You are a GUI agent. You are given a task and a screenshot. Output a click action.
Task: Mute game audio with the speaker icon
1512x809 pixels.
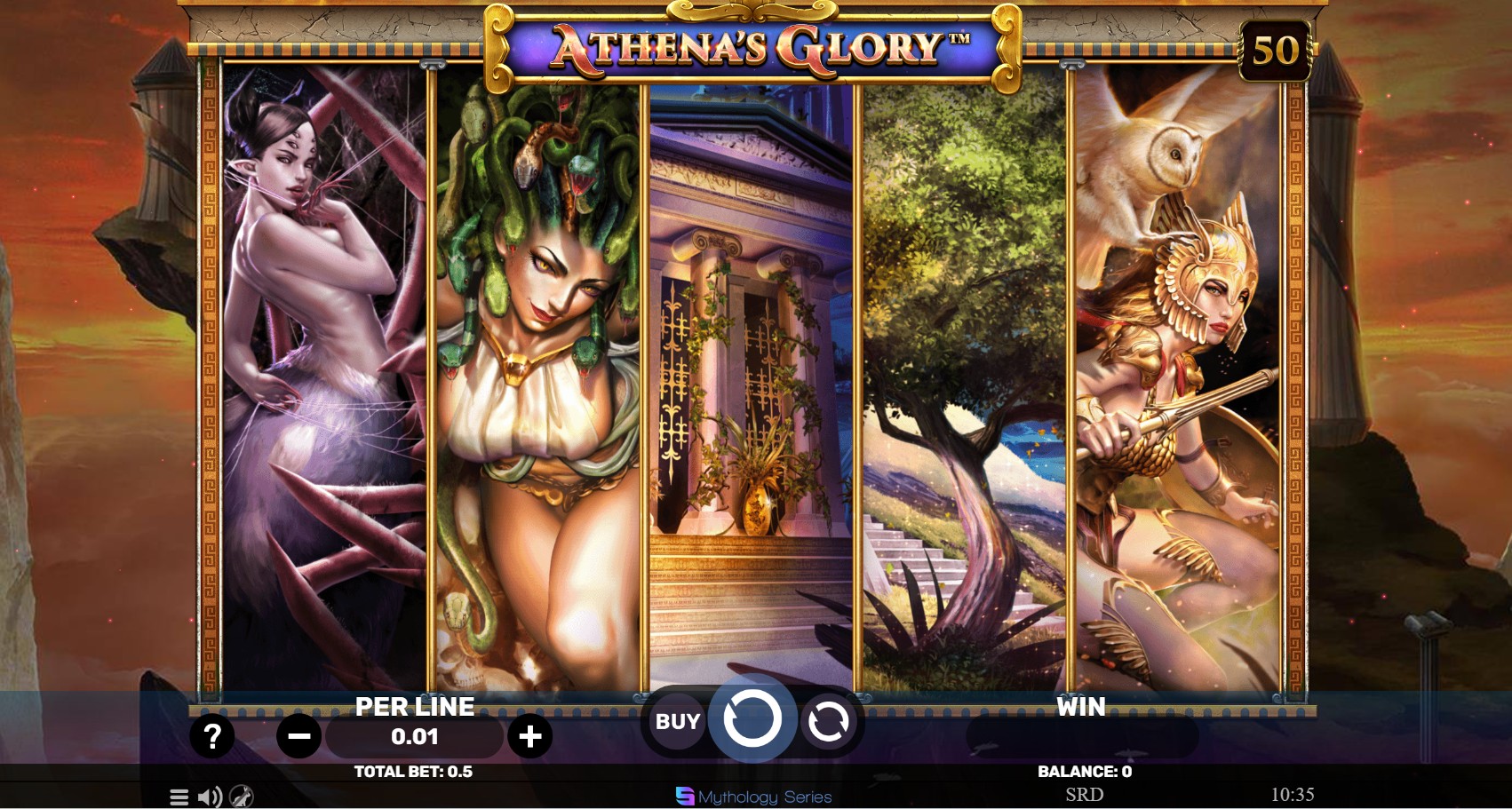(x=211, y=797)
